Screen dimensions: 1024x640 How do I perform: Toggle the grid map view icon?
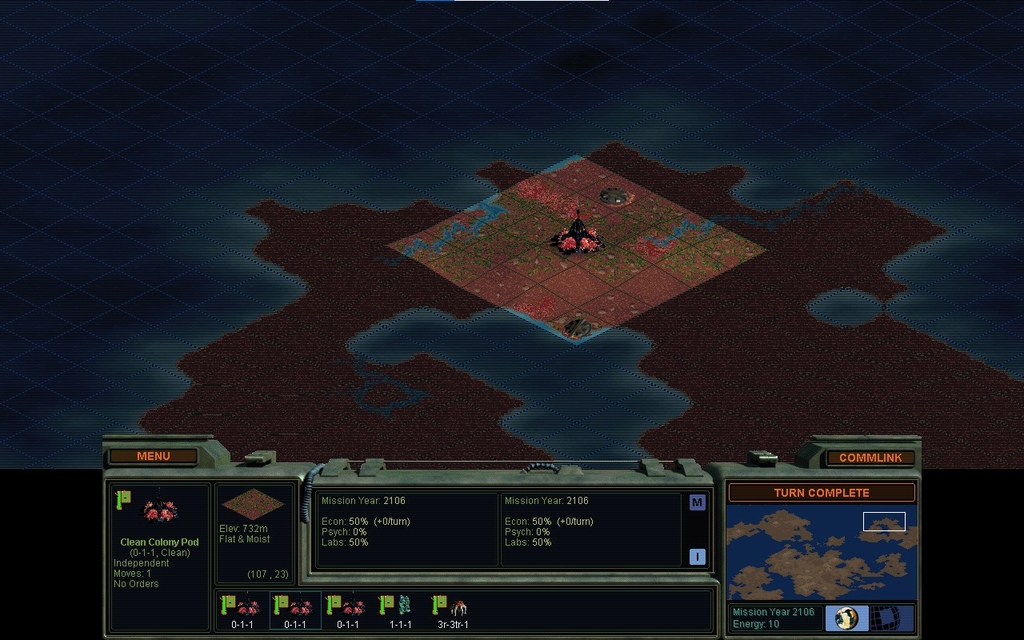point(883,618)
